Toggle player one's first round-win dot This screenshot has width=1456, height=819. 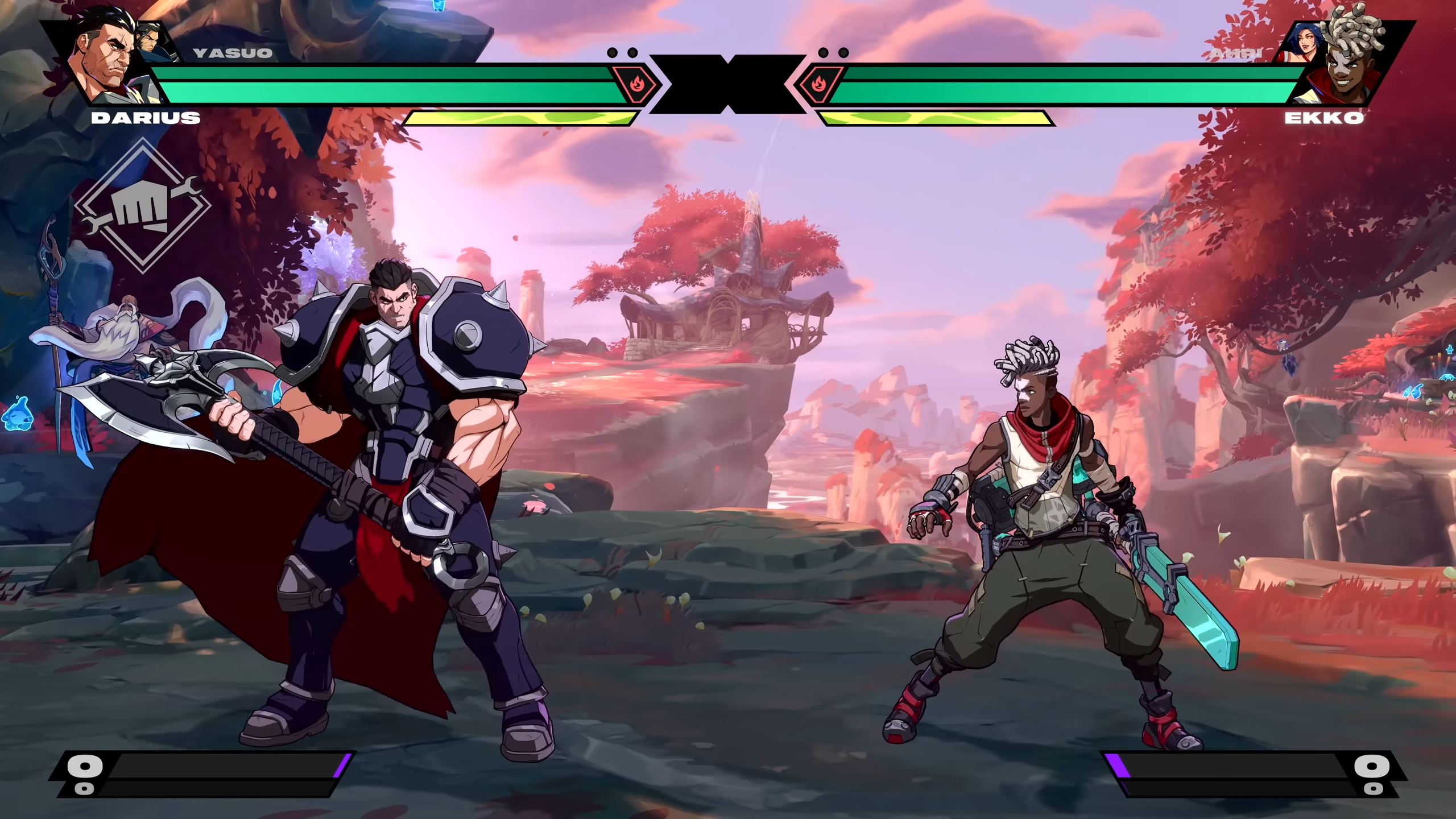613,52
